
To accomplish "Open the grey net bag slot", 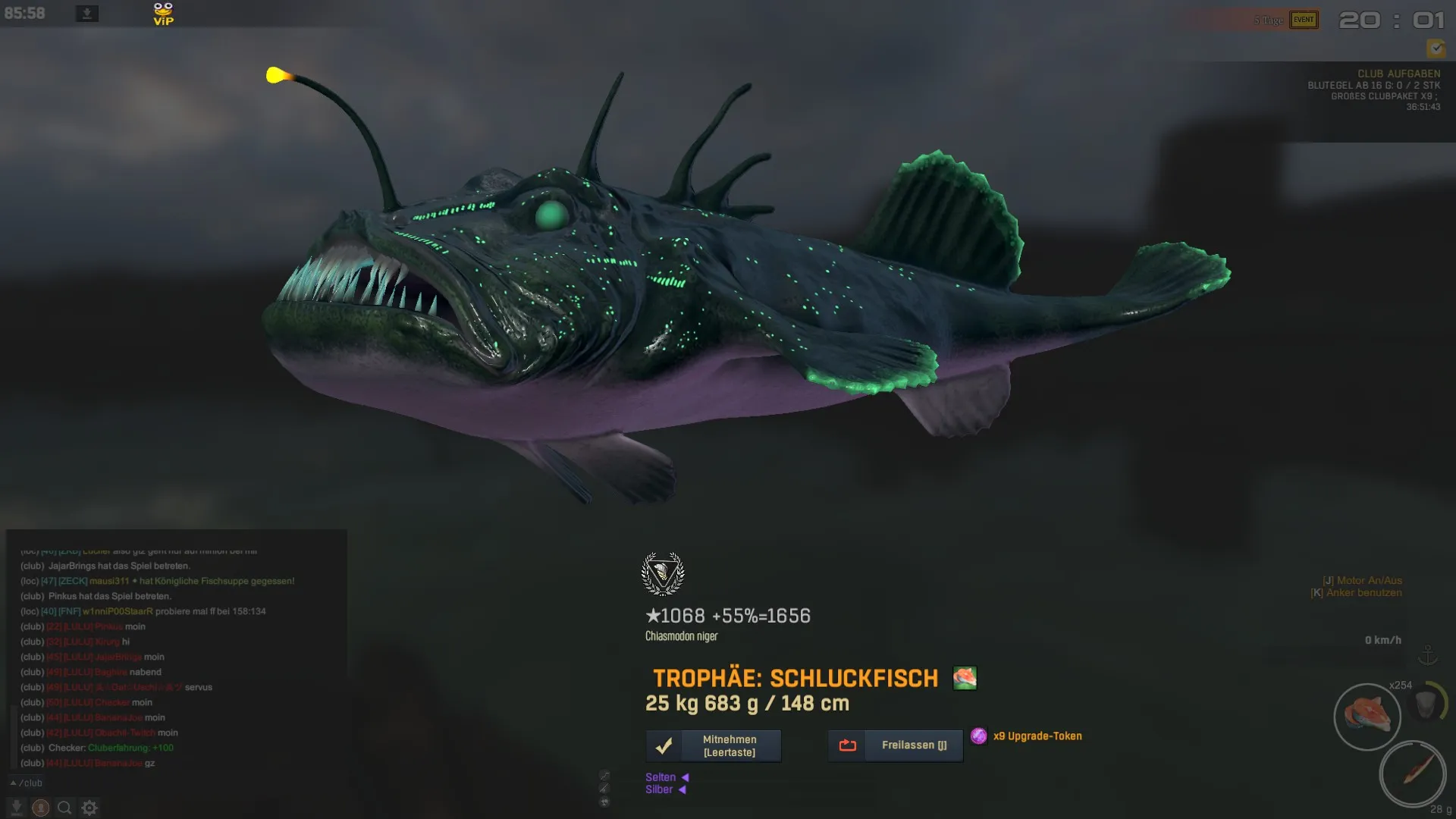I will click(x=1426, y=704).
